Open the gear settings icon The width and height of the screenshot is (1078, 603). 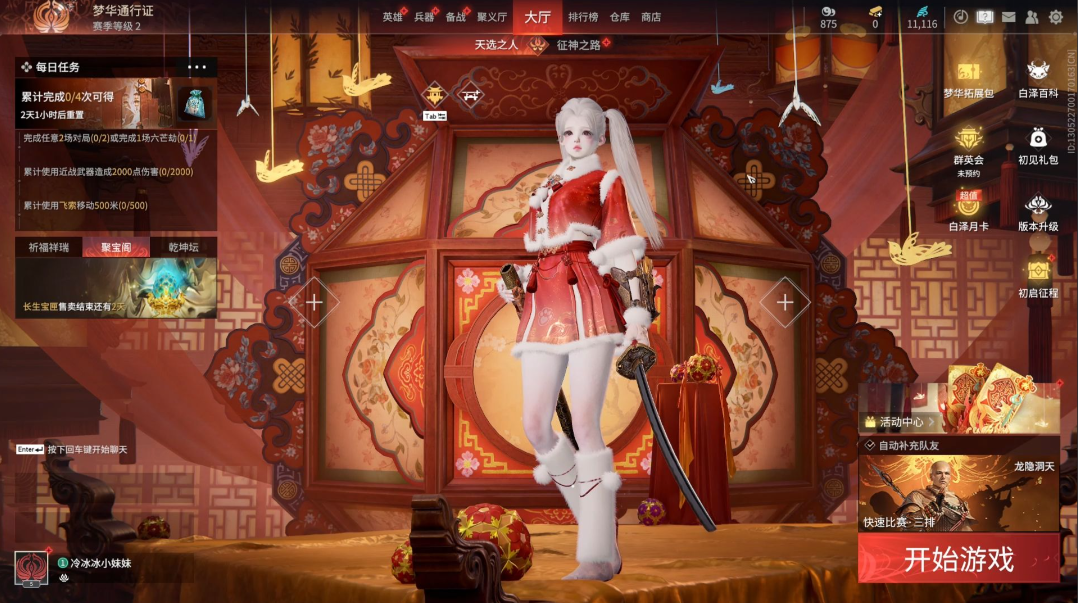pyautogui.click(x=1056, y=17)
